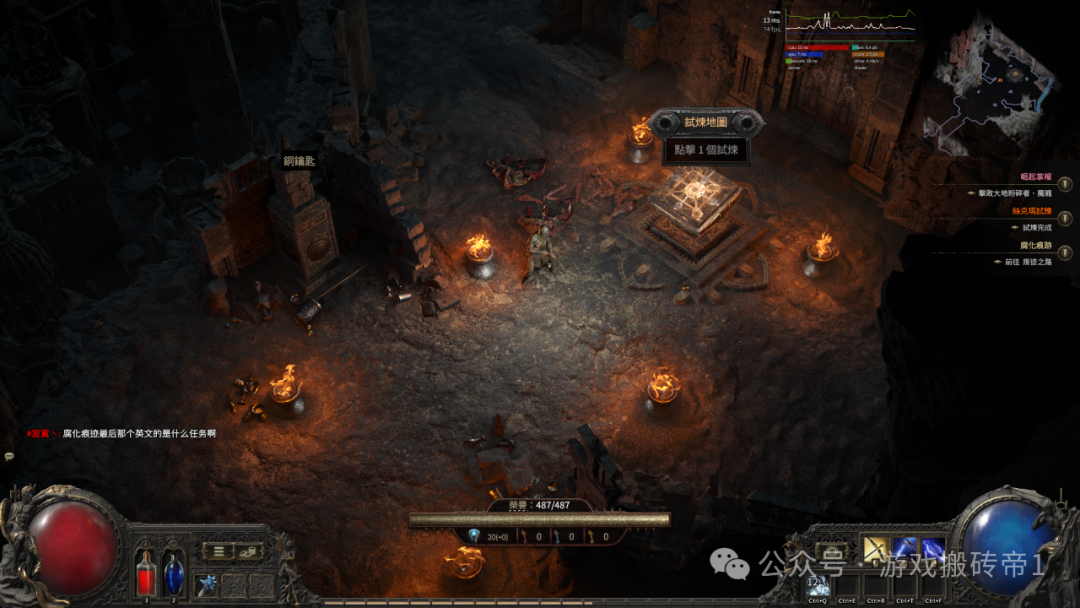Activate the golden bow attack skill
Viewport: 1080px width, 608px height.
pyautogui.click(x=876, y=550)
